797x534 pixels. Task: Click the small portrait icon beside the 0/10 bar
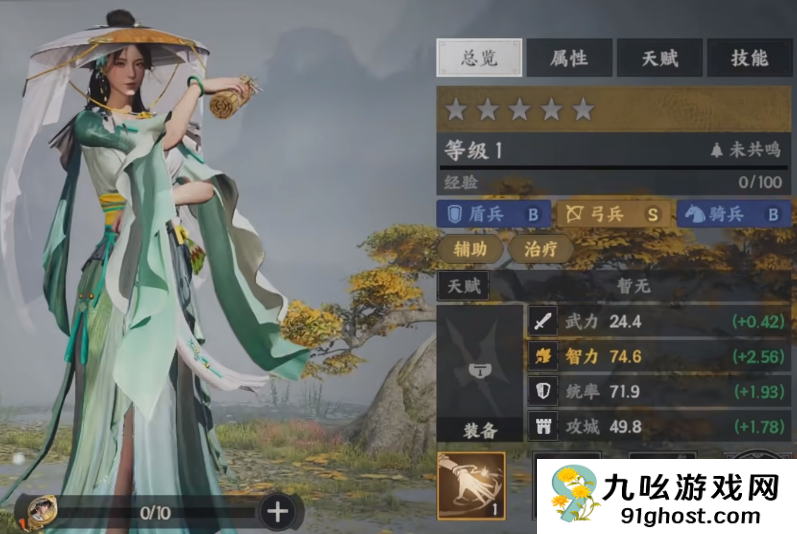(x=40, y=512)
